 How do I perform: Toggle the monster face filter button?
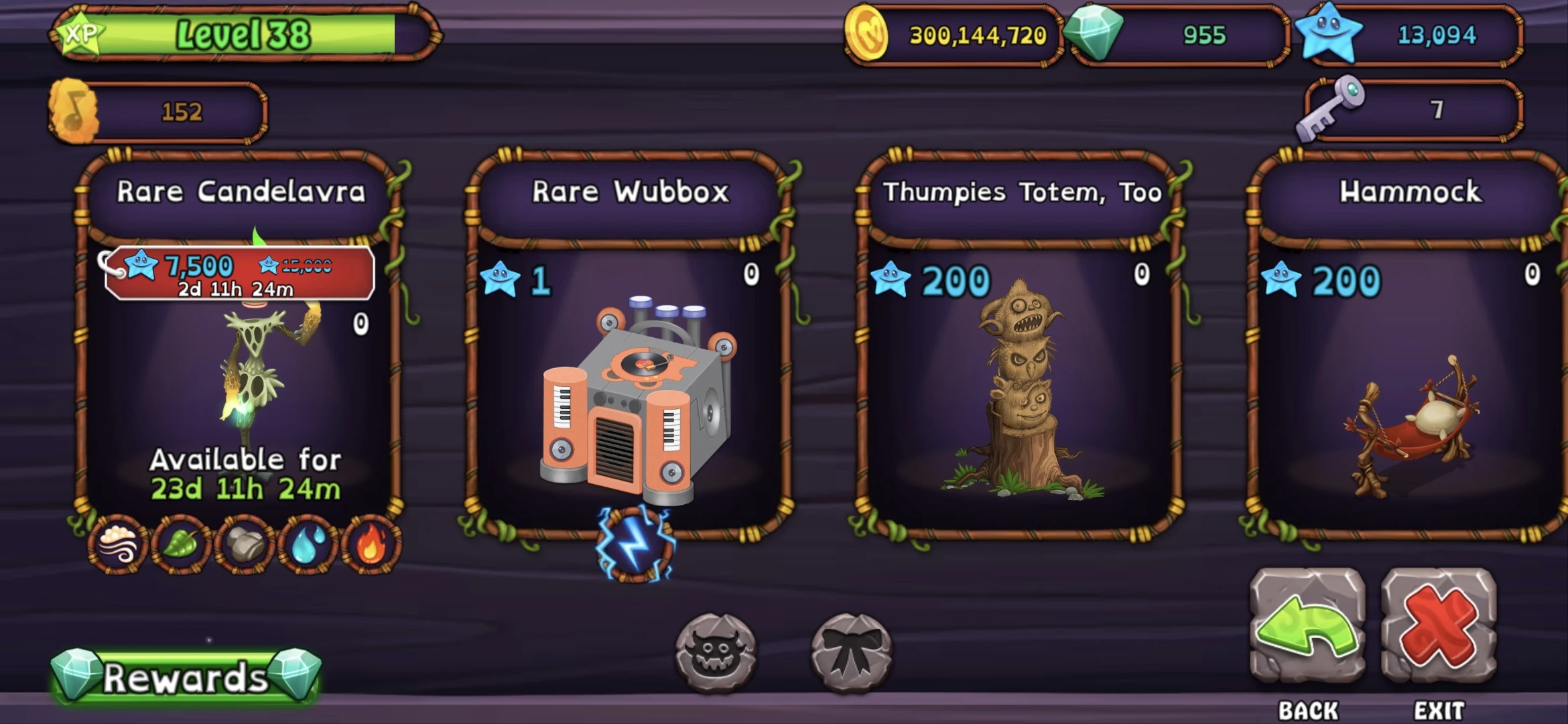[716, 650]
